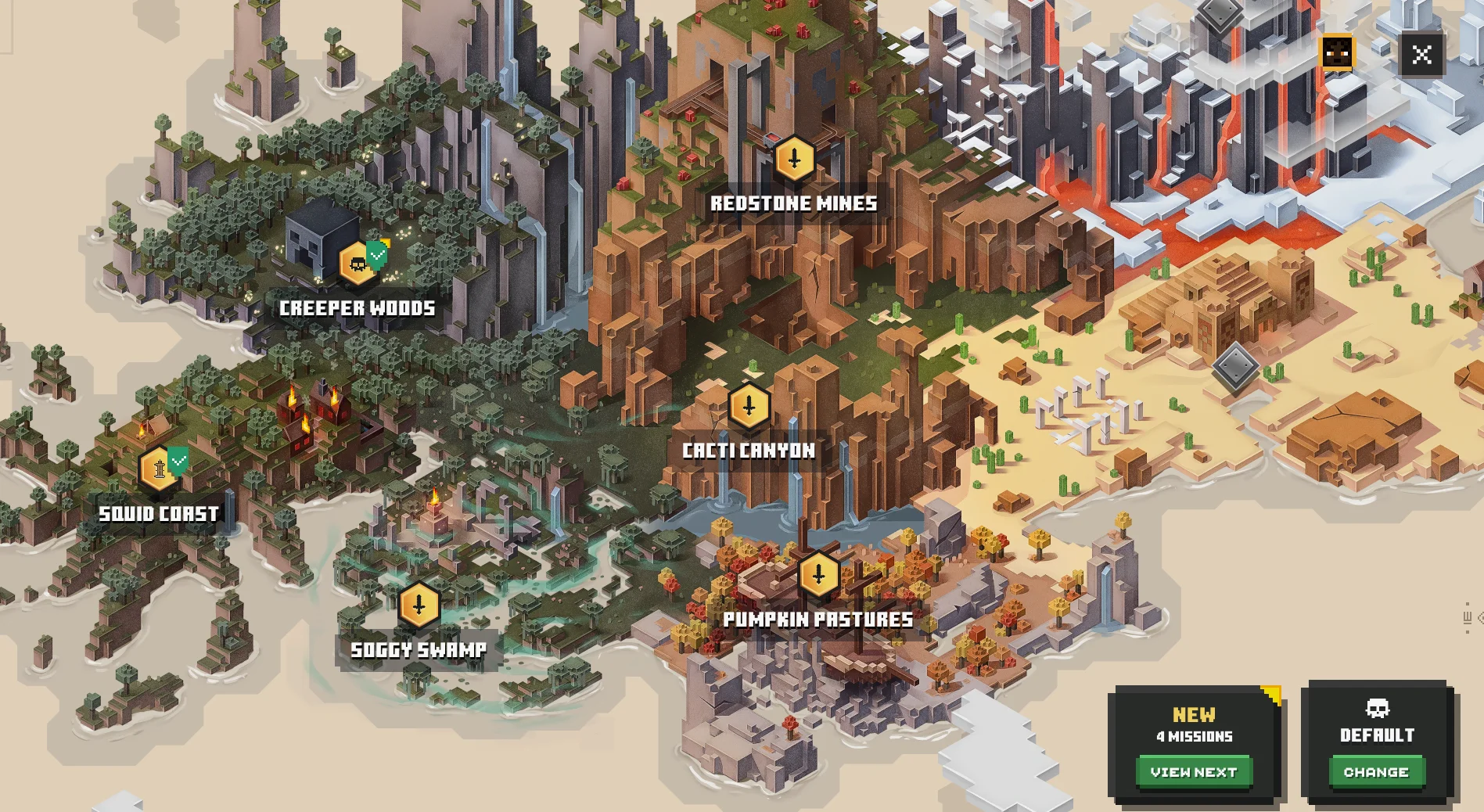Choose the Redstone Mines mission marker
1484x812 pixels.
point(794,159)
